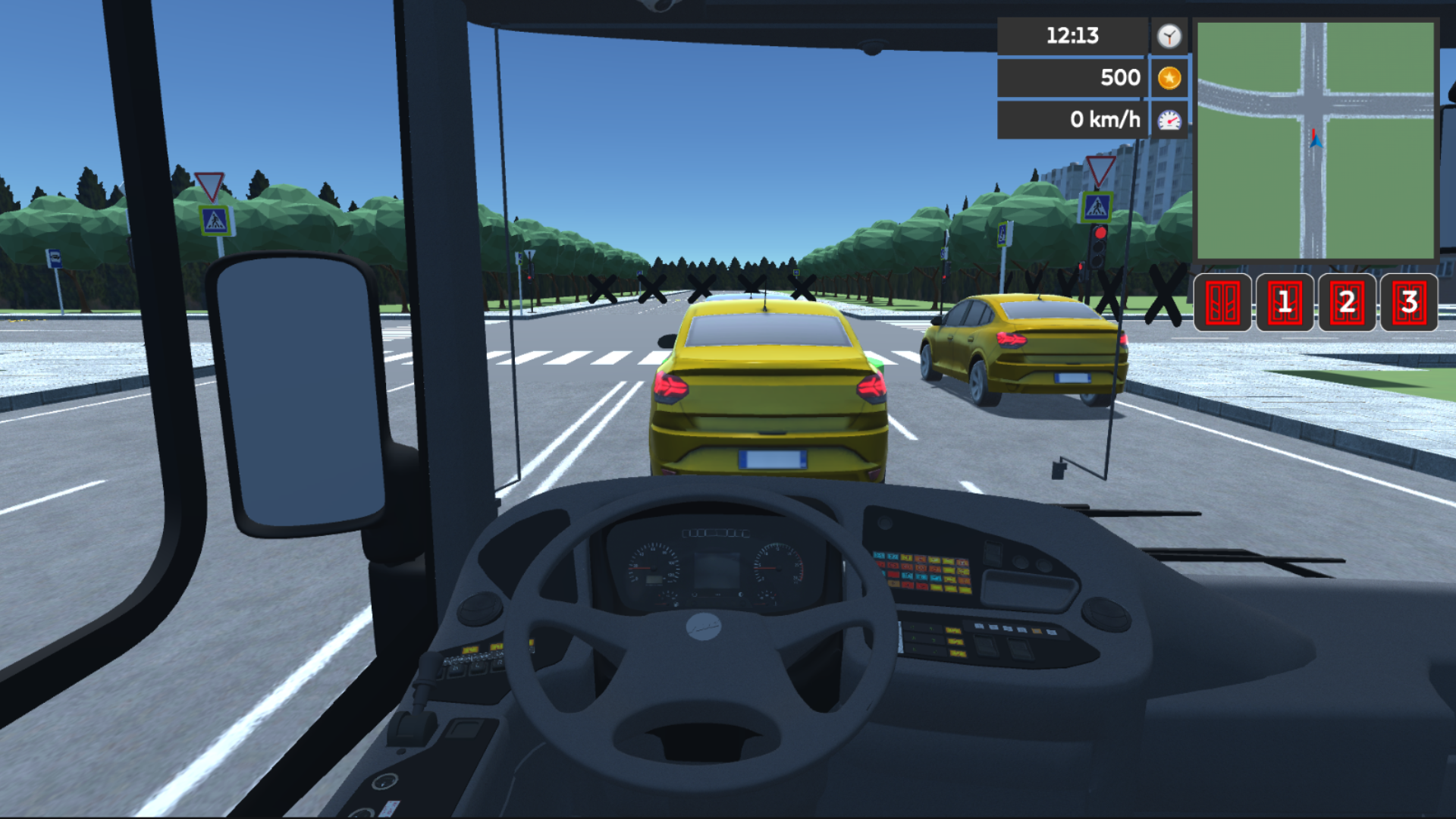The image size is (1456, 819).
Task: Click the clock icon beside the 12:13 time
Action: (x=1169, y=36)
